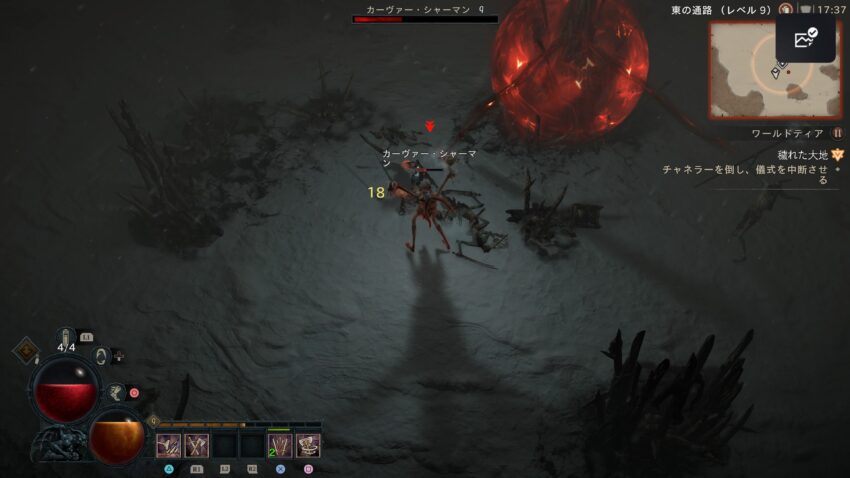Activate the last skill in the action bar
Screen dimensions: 850x478
pos(308,445)
